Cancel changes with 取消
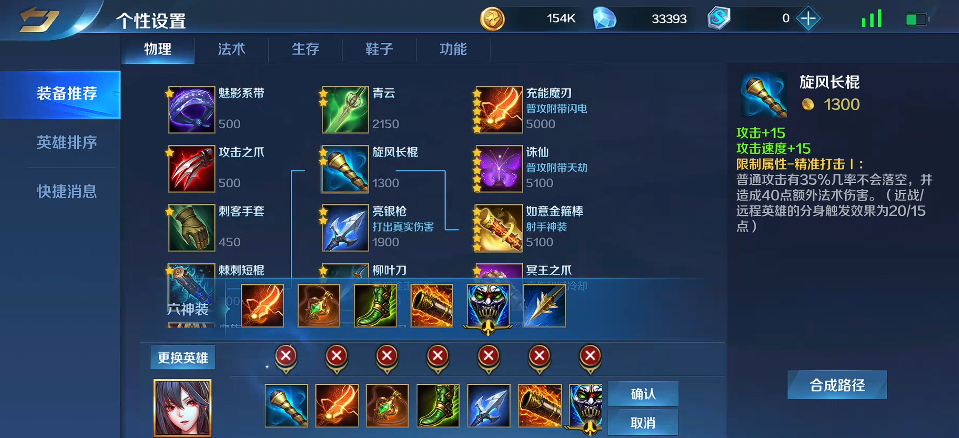Image resolution: width=959 pixels, height=438 pixels. click(x=642, y=422)
